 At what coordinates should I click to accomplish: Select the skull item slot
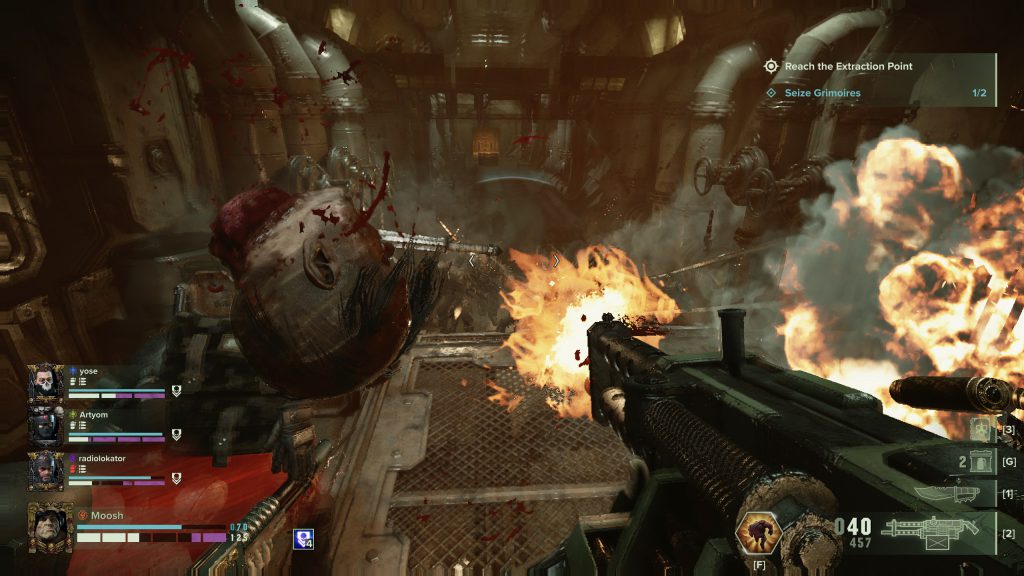[x=982, y=430]
